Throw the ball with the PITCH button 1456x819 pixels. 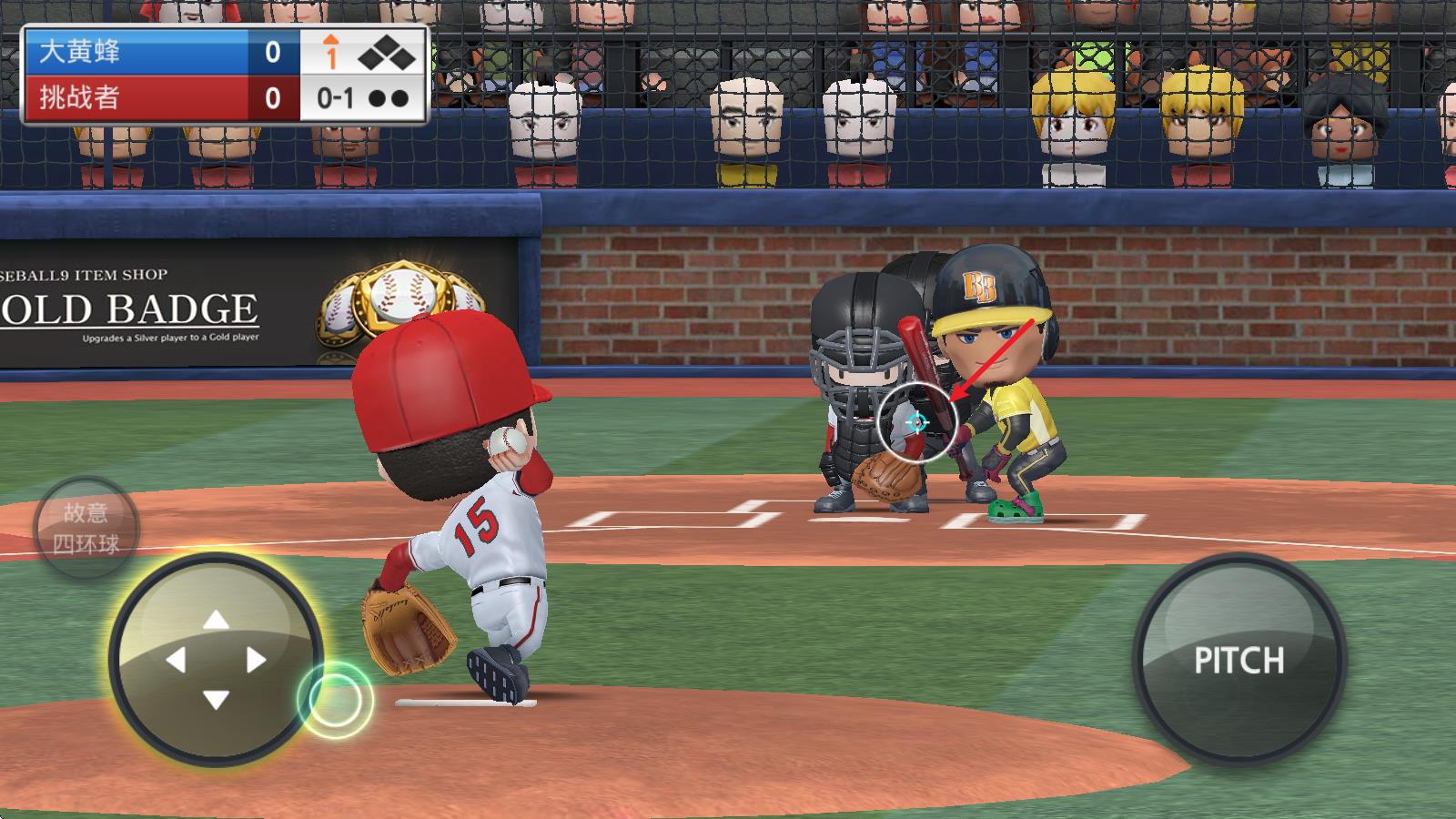(x=1239, y=659)
